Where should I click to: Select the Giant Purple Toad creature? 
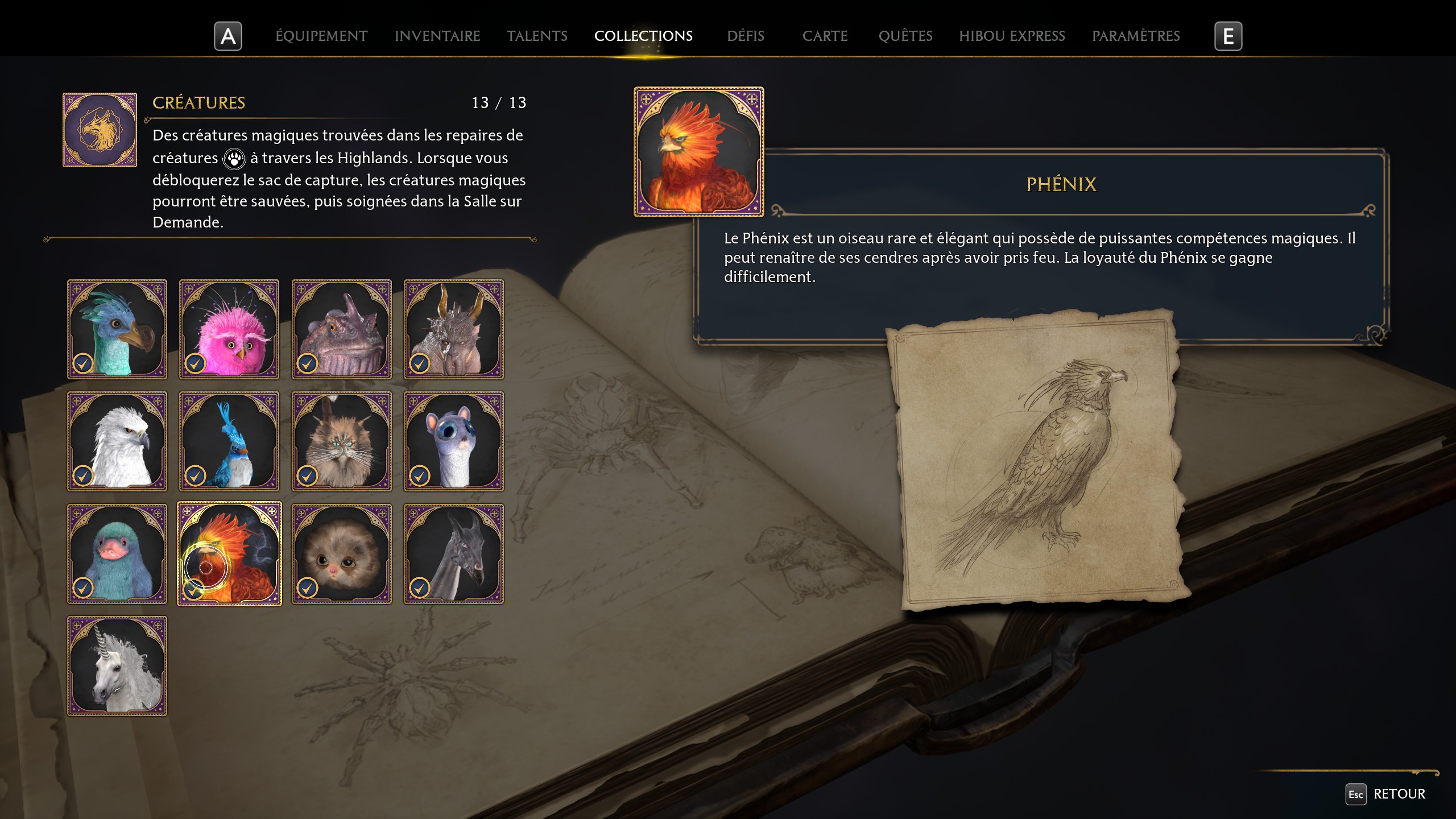pyautogui.click(x=341, y=329)
